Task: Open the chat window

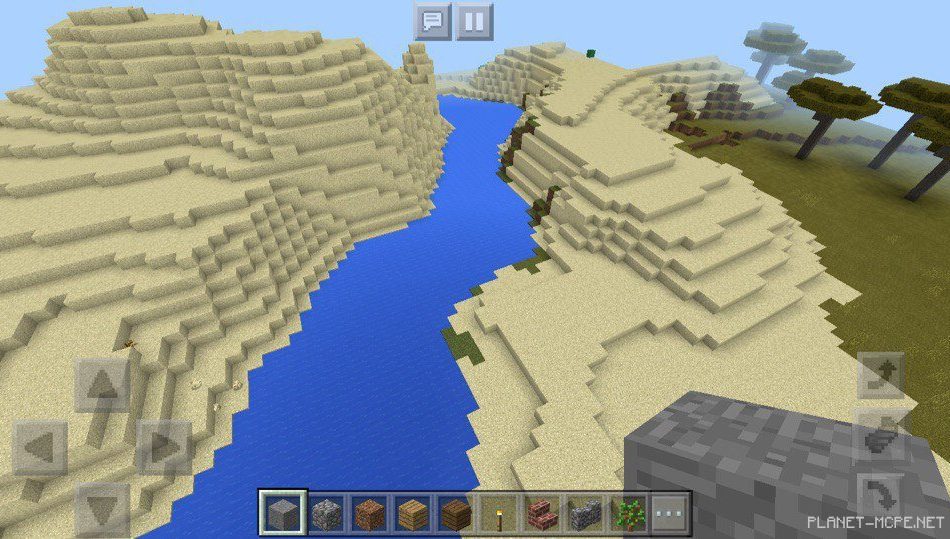Action: pyautogui.click(x=432, y=21)
